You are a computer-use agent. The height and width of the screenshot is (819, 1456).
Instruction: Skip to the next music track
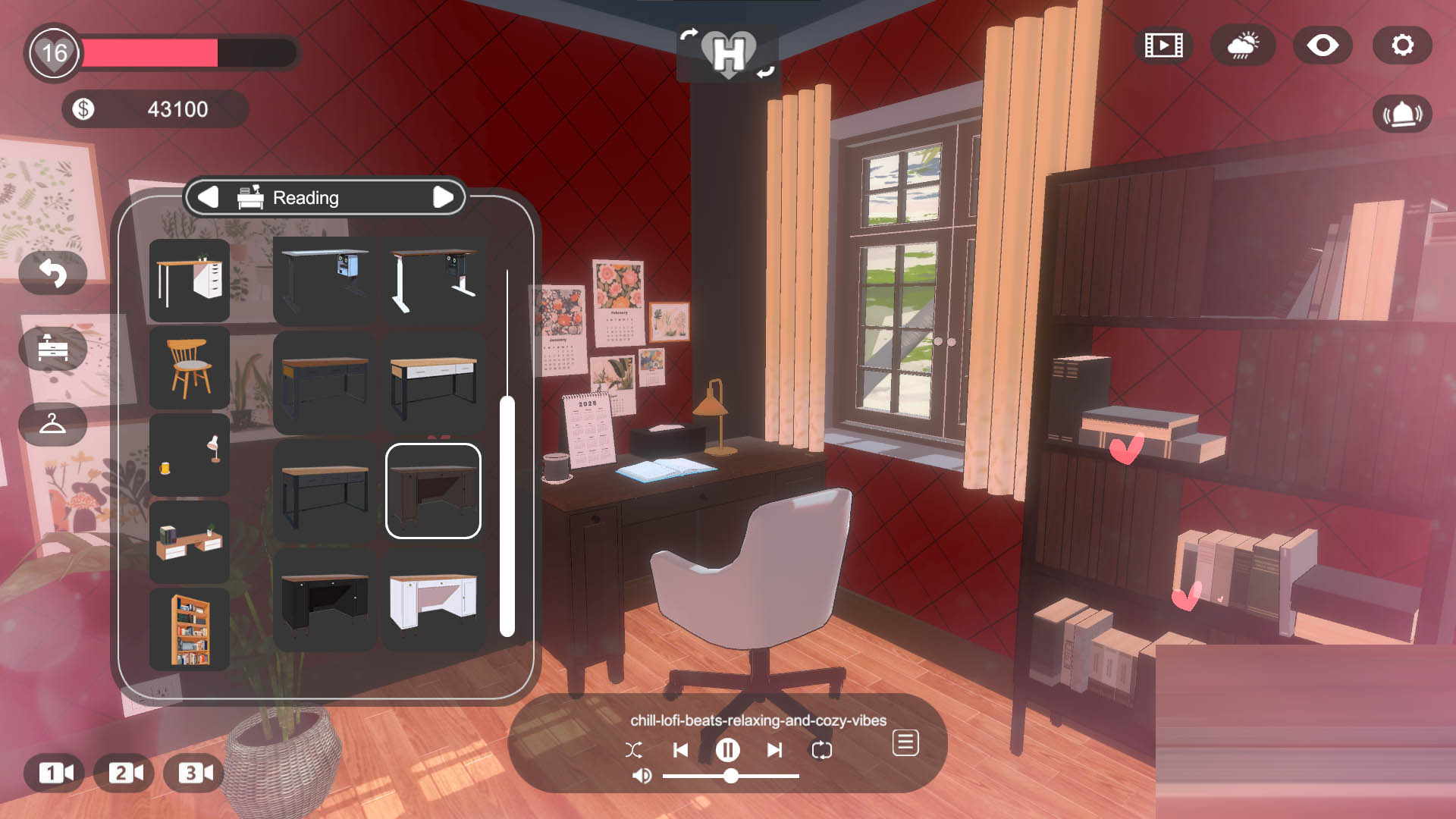pyautogui.click(x=774, y=750)
